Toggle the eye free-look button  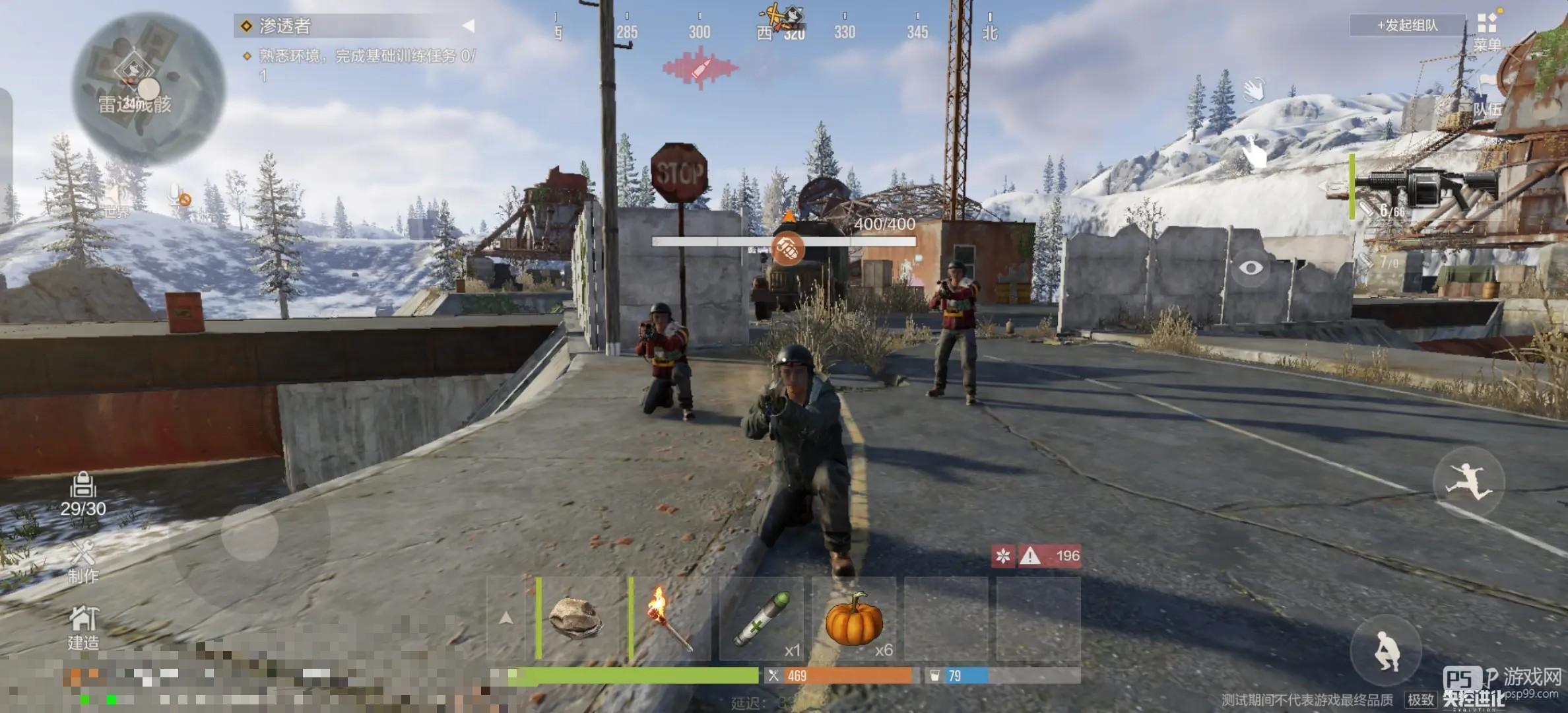(1251, 267)
